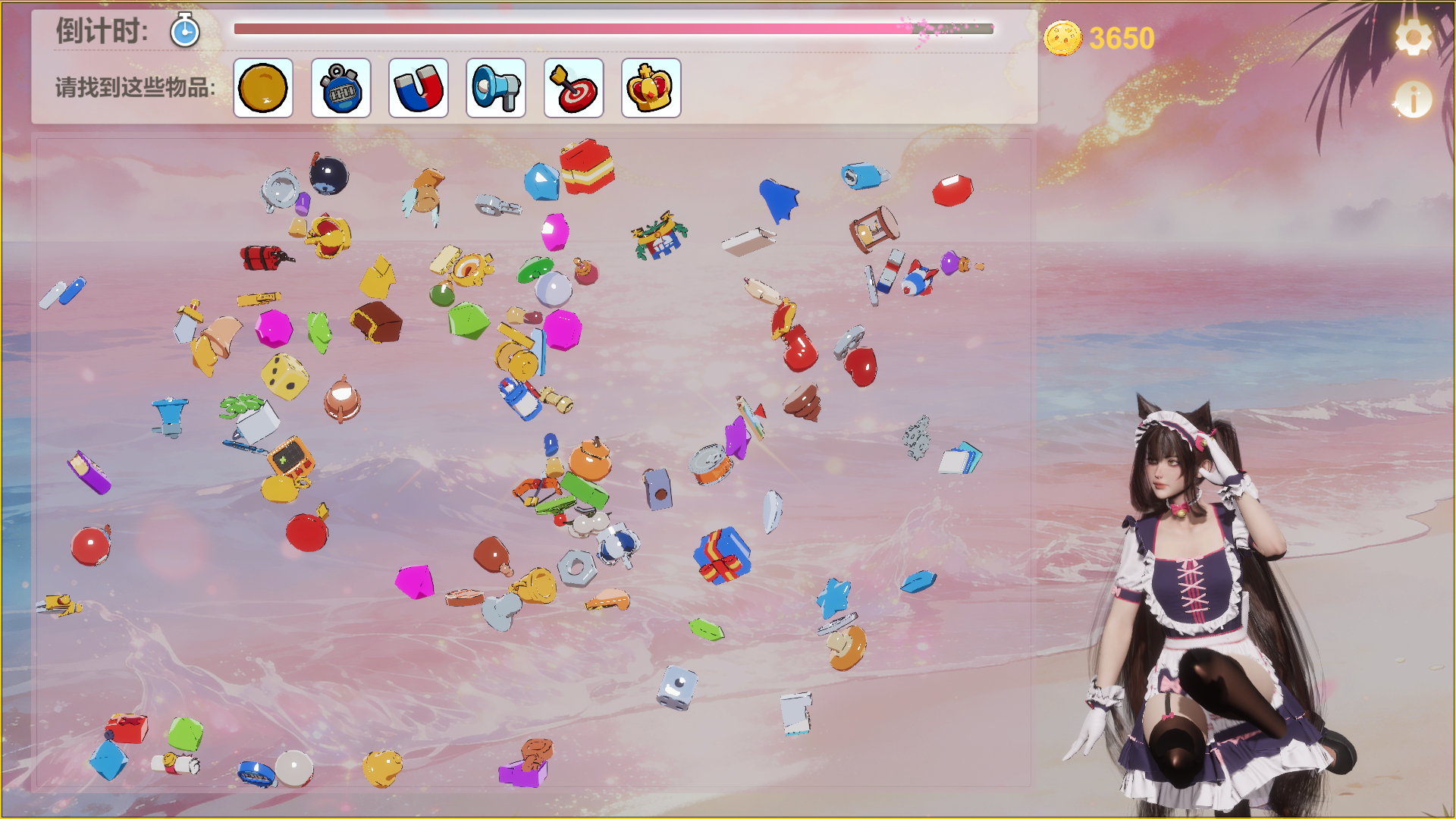Pick the yellow dice among scattered items
The width and height of the screenshot is (1456, 819).
pyautogui.click(x=284, y=376)
